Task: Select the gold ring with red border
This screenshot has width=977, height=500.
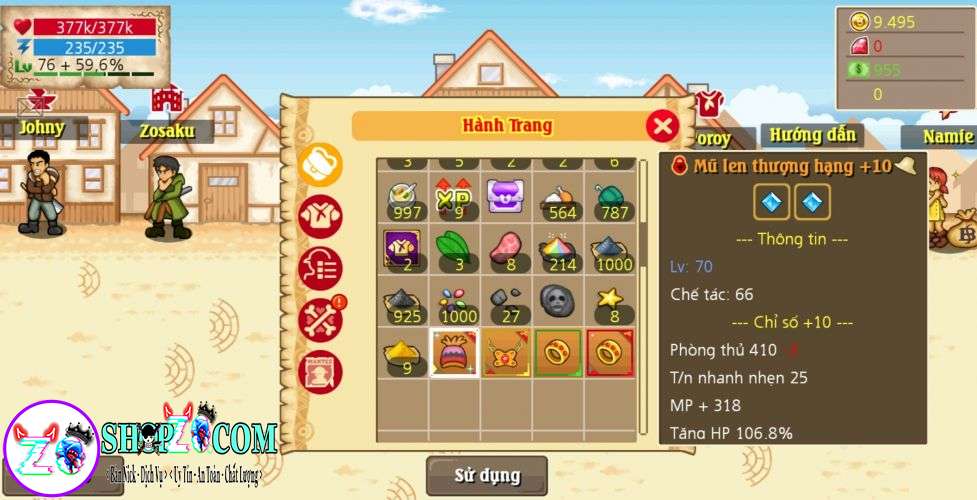Action: 609,353
